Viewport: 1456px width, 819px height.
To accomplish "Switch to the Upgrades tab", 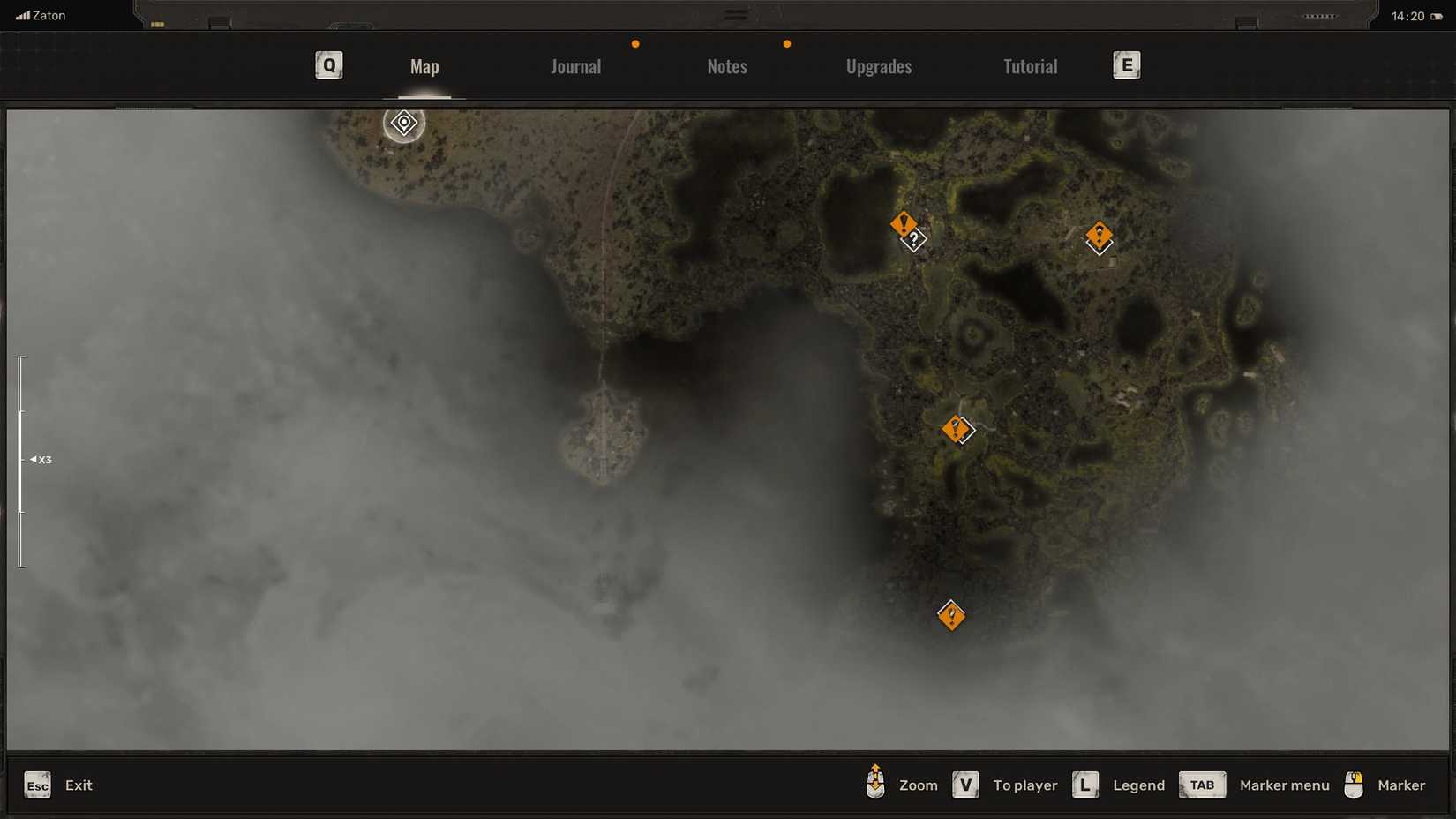I will [879, 65].
